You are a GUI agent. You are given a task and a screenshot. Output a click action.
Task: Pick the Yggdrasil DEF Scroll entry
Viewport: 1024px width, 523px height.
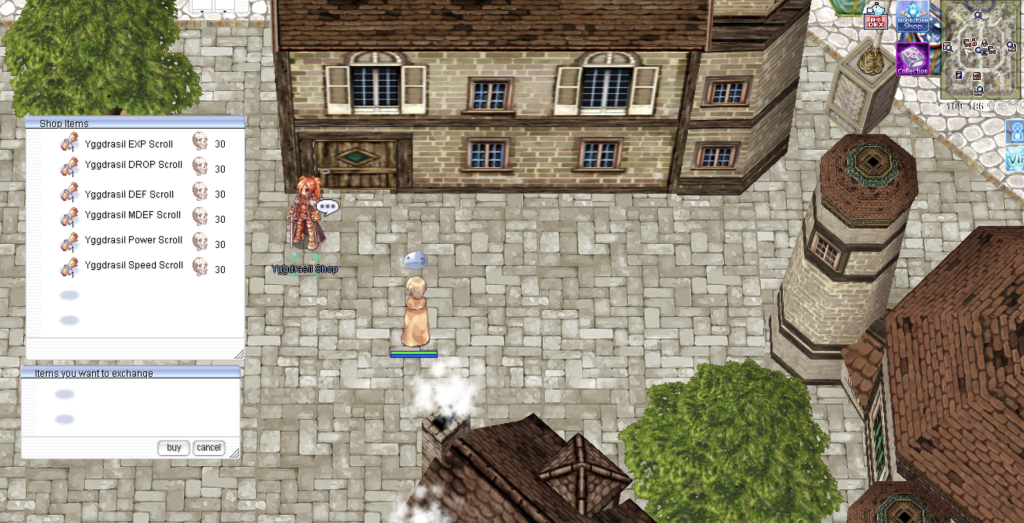pos(129,194)
